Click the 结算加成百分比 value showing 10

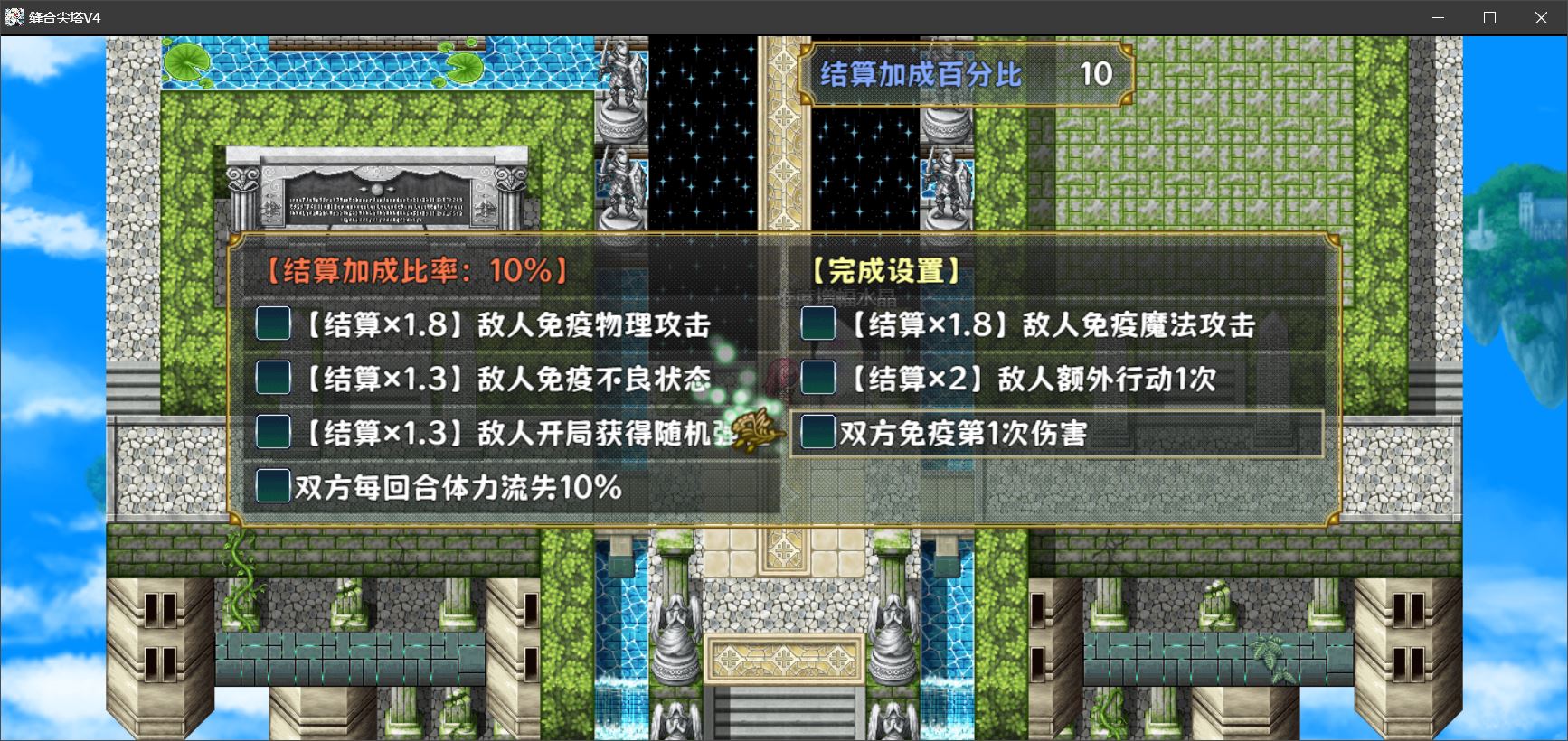1097,75
